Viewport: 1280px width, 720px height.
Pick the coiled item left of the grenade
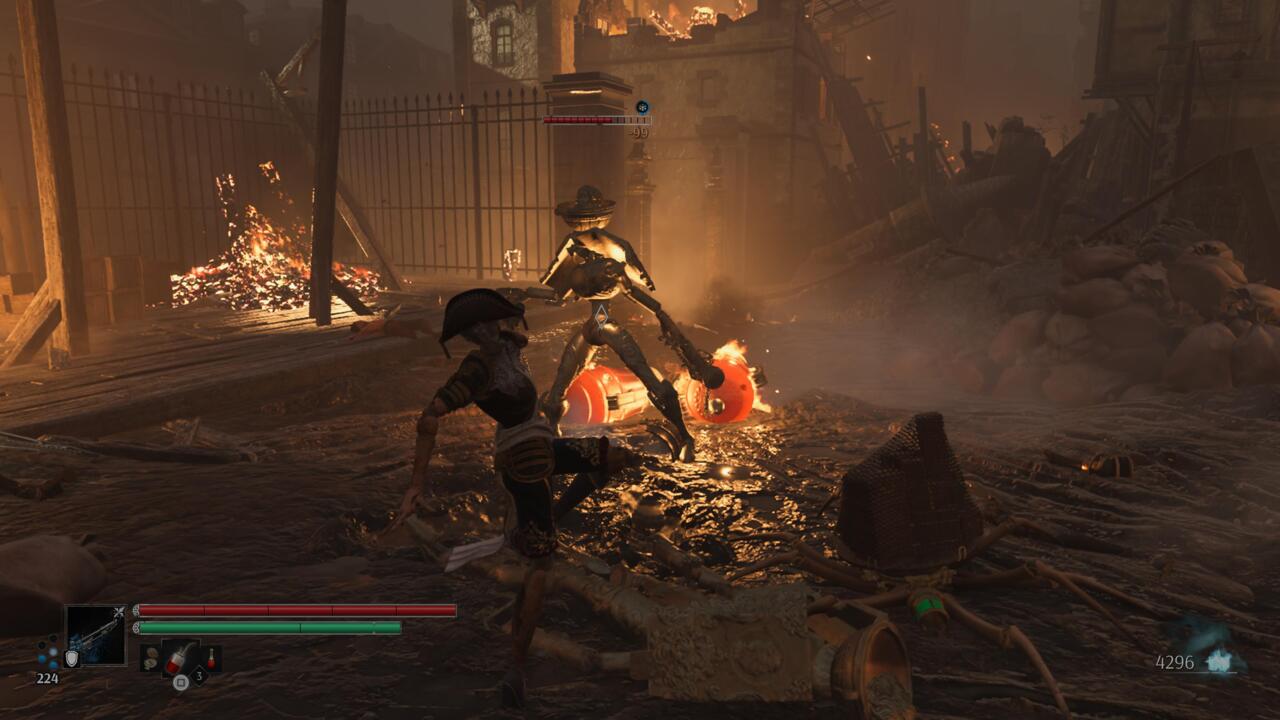150,658
